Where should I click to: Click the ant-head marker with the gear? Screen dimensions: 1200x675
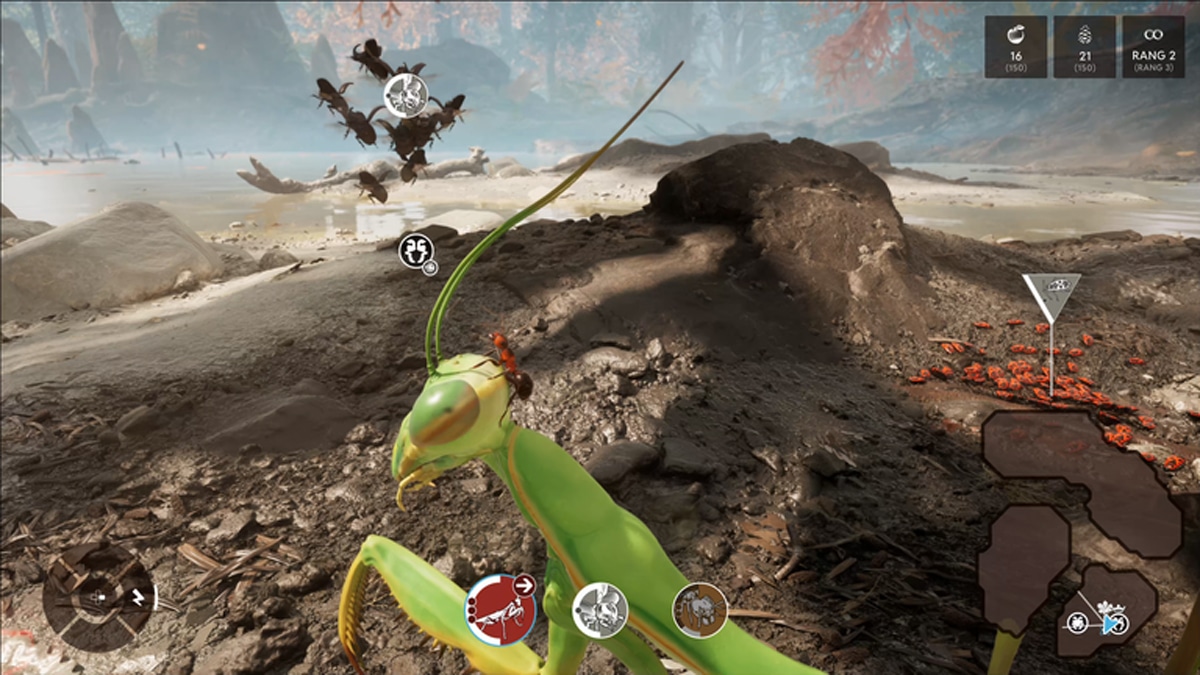coord(416,251)
